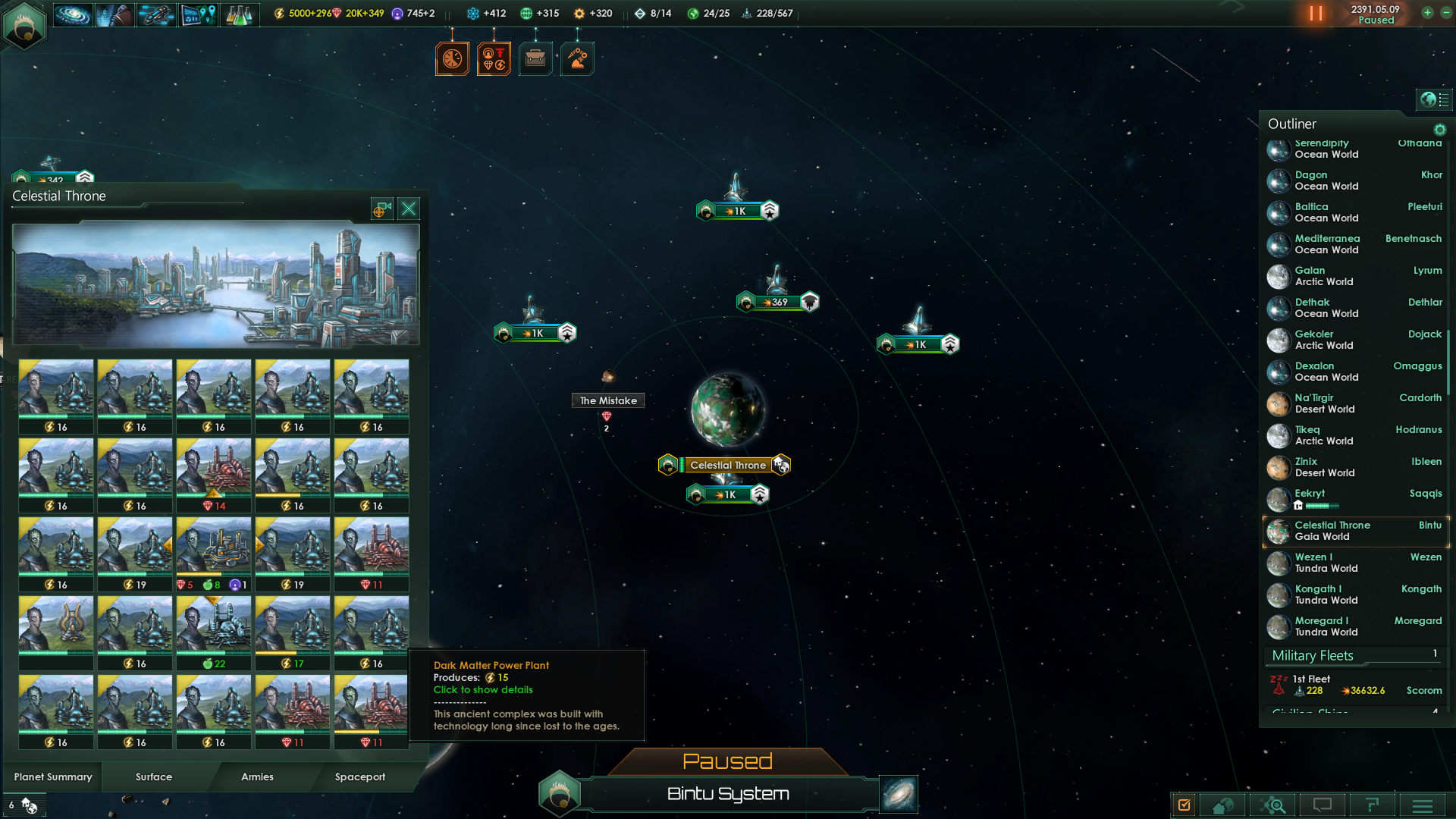The width and height of the screenshot is (1456, 819).
Task: Click 'Click to show details' in the tooltip
Action: coord(483,689)
